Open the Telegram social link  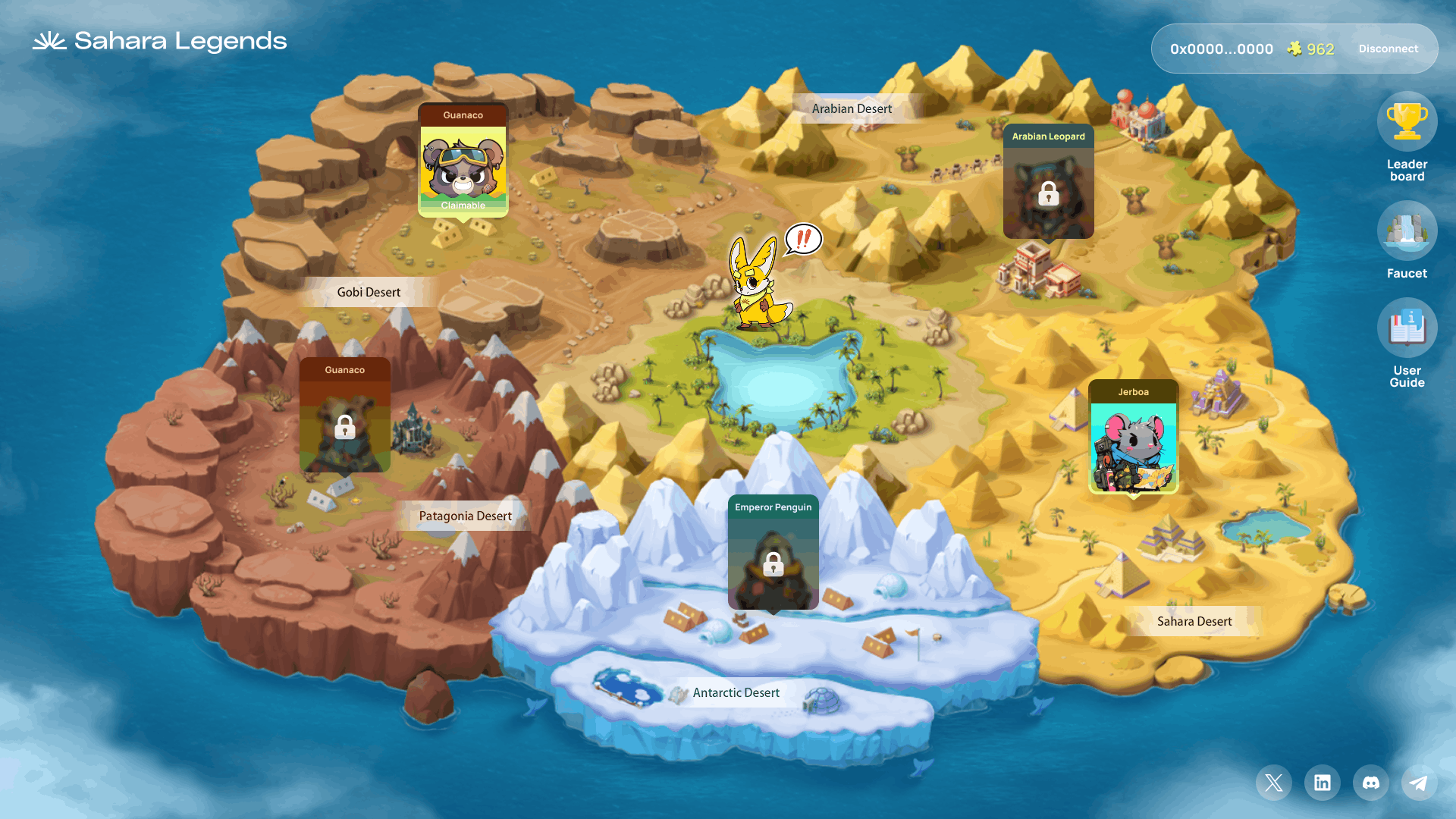[1419, 783]
